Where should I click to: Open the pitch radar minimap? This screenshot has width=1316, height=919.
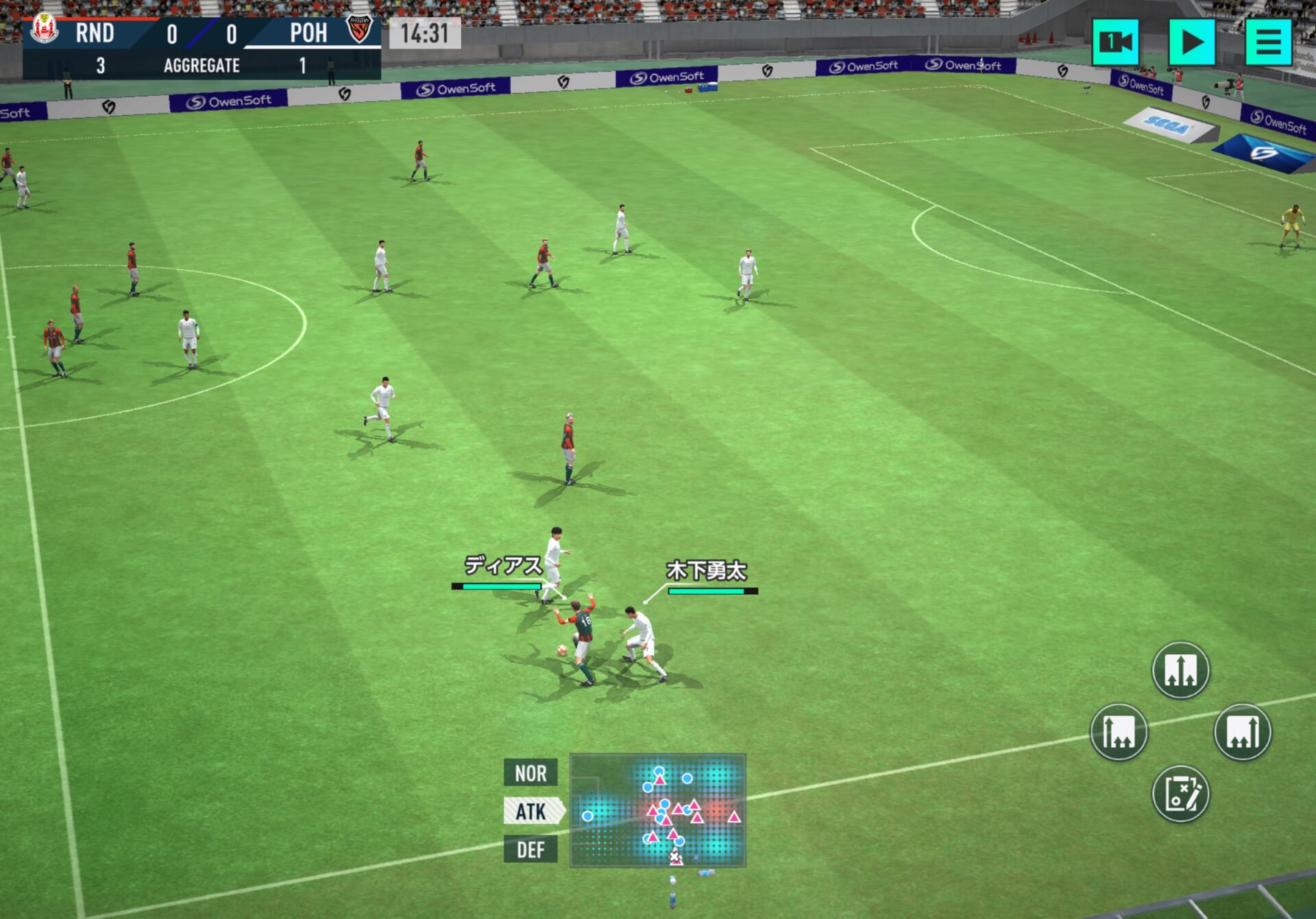[x=657, y=811]
